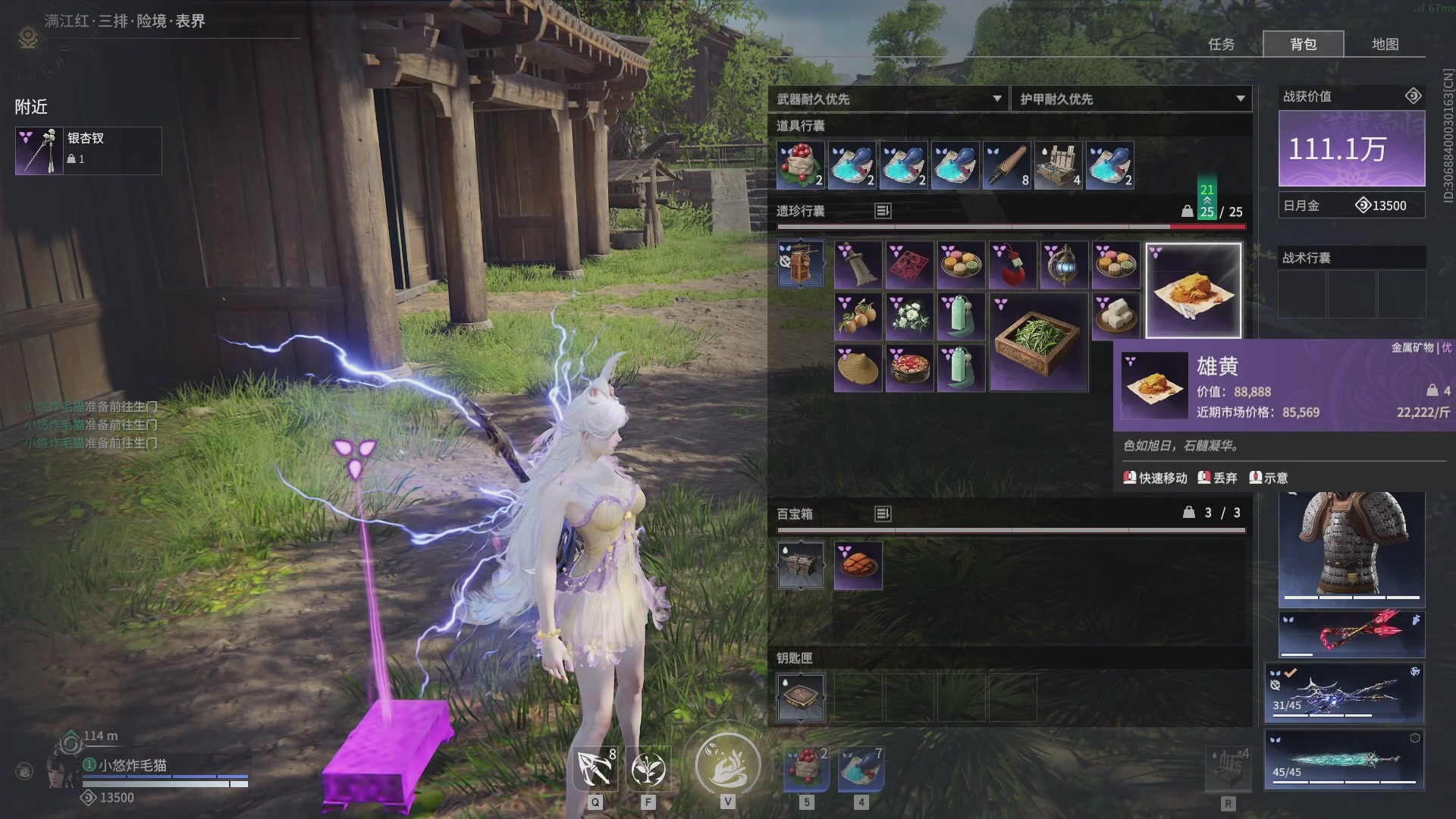This screenshot has height=819, width=1456.
Task: Click the red paper-cut item slot
Action: click(909, 265)
